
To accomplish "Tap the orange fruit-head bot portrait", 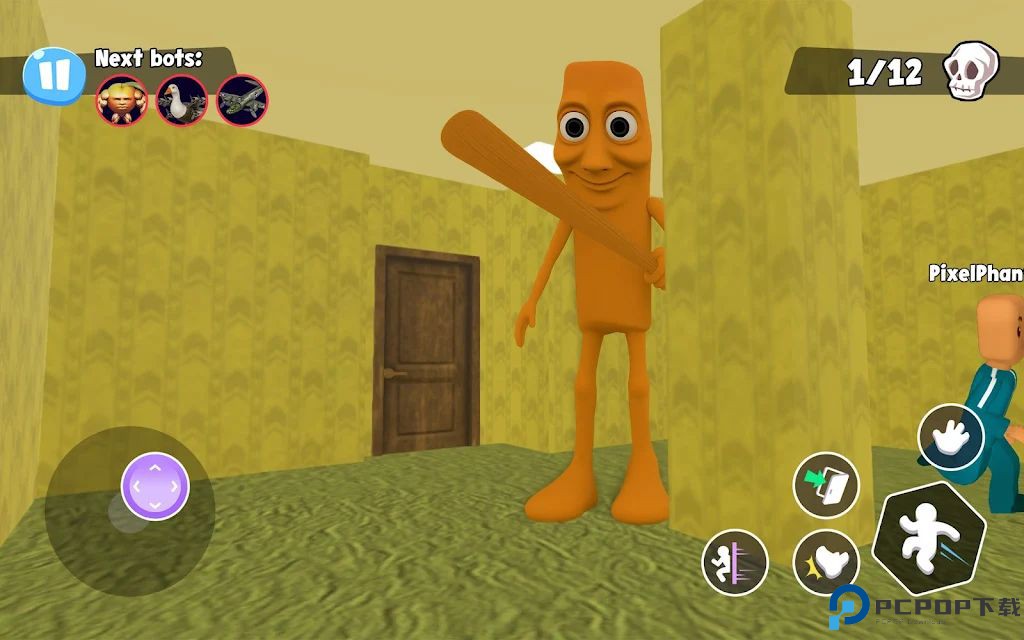I will (122, 101).
